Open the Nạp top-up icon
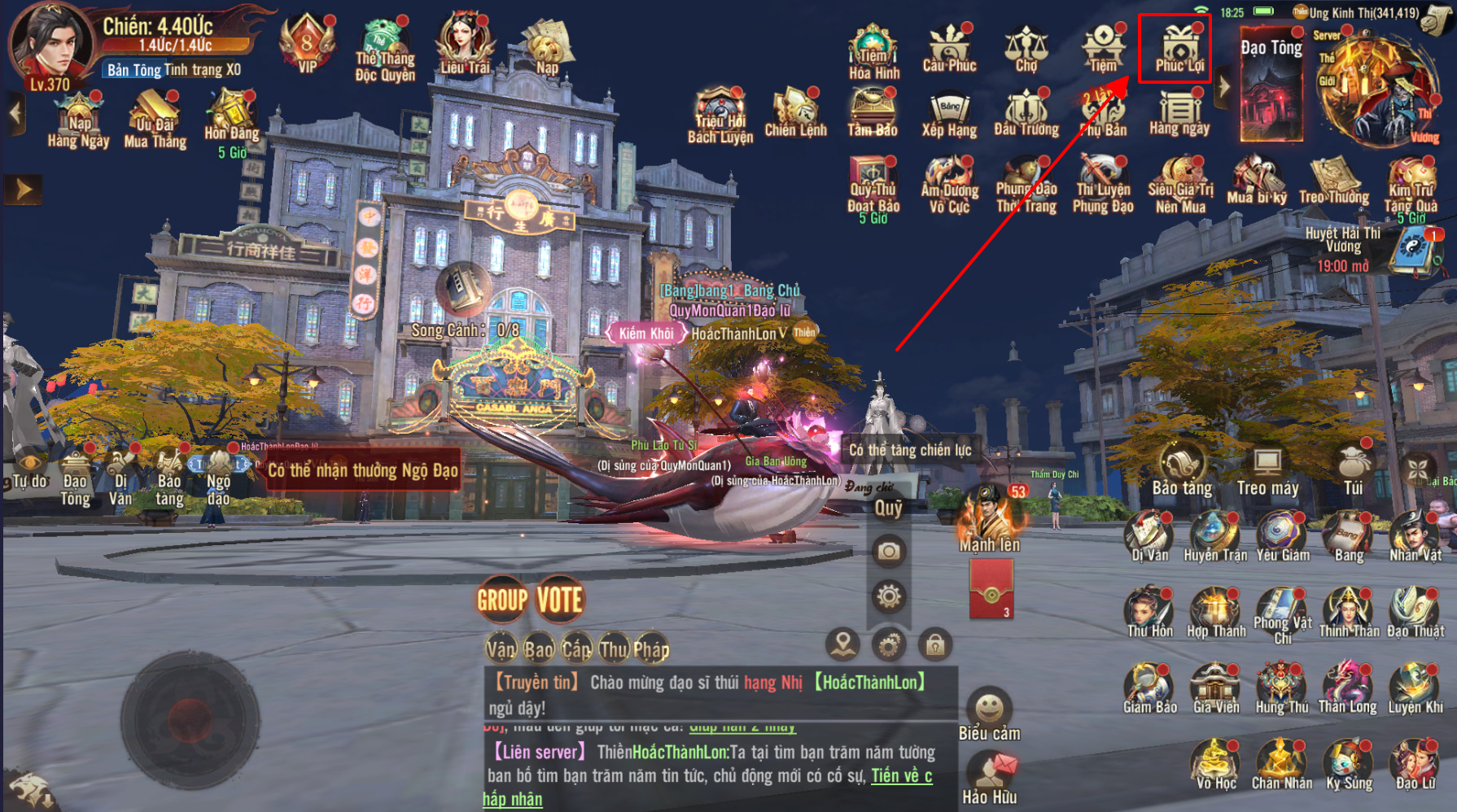 pyautogui.click(x=547, y=45)
